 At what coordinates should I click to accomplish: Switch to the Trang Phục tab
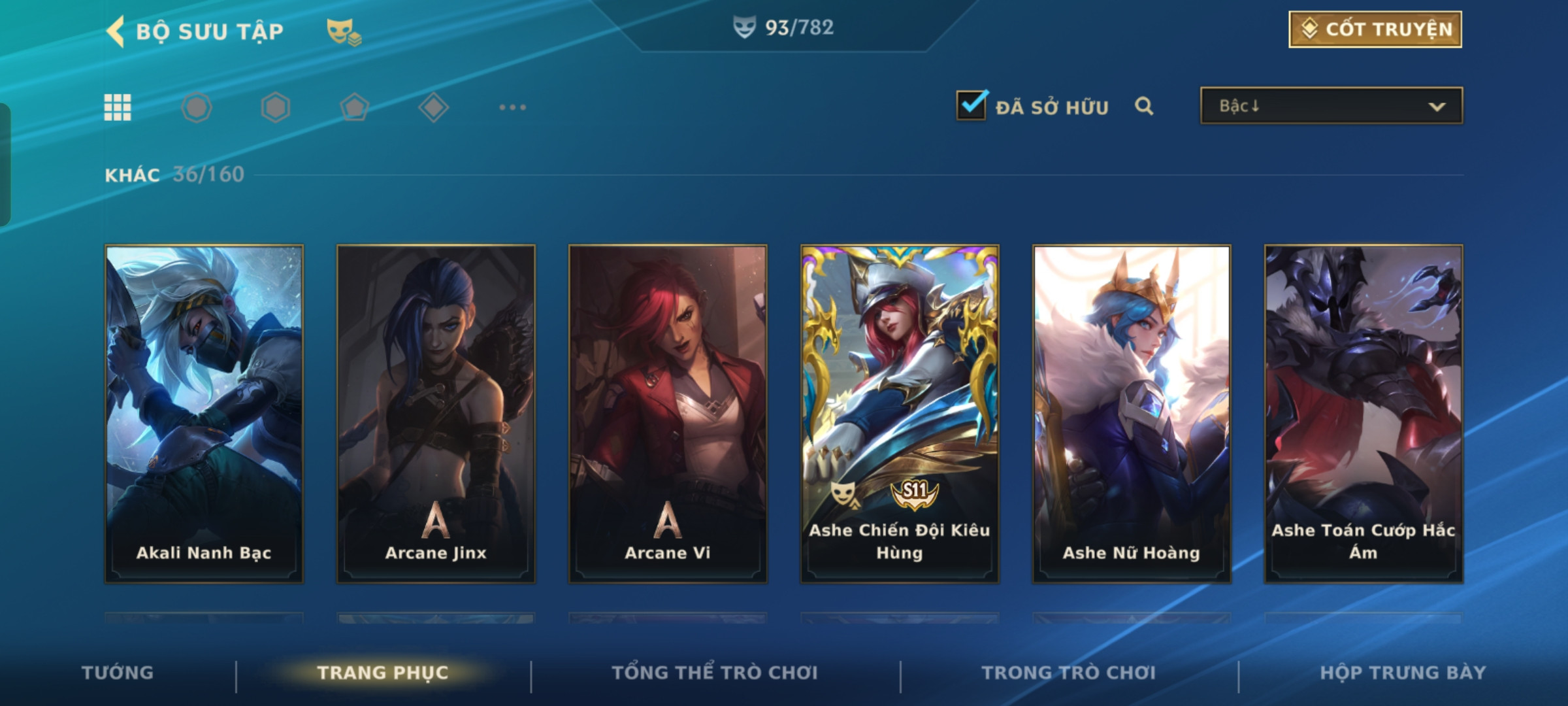click(383, 673)
